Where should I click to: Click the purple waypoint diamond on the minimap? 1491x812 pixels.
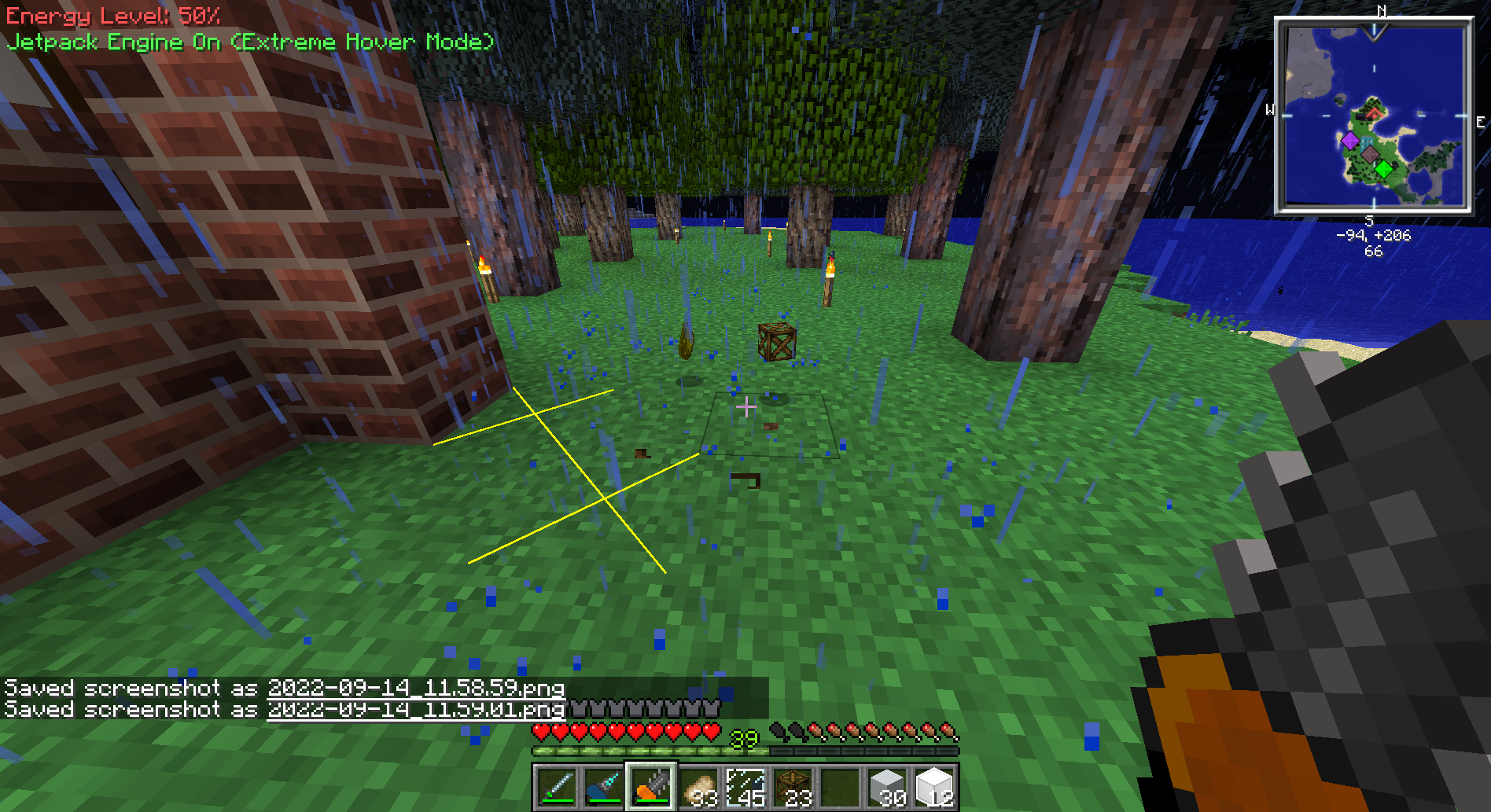click(x=1351, y=140)
